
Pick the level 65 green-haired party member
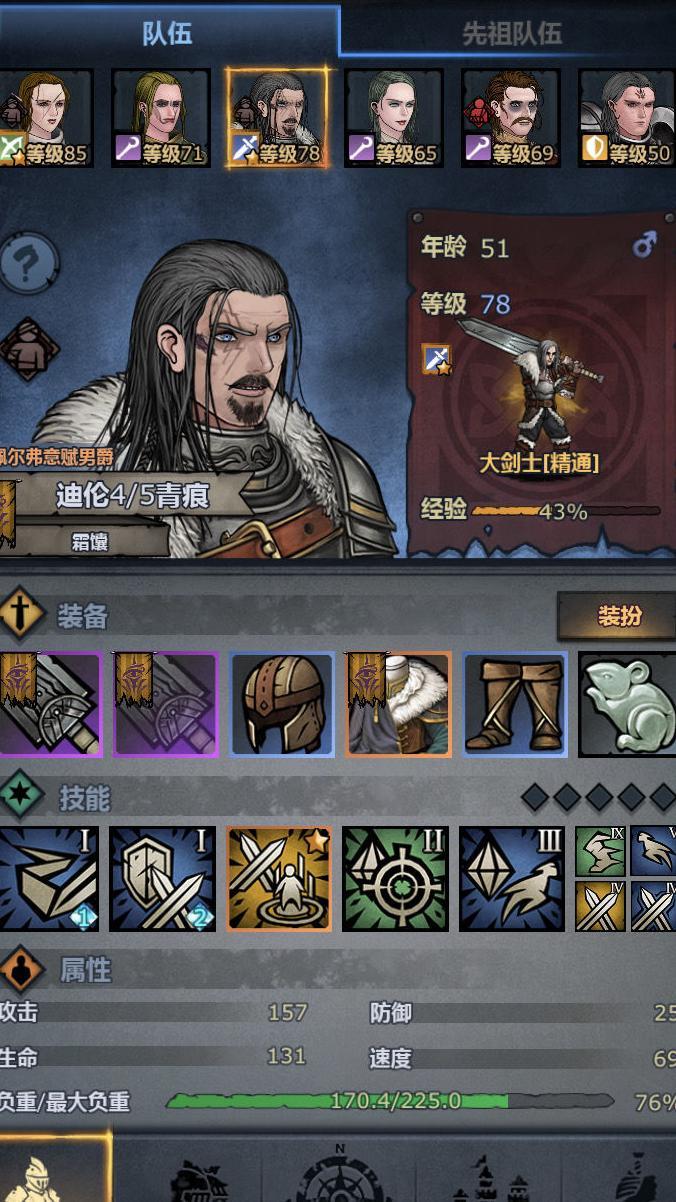(x=393, y=117)
